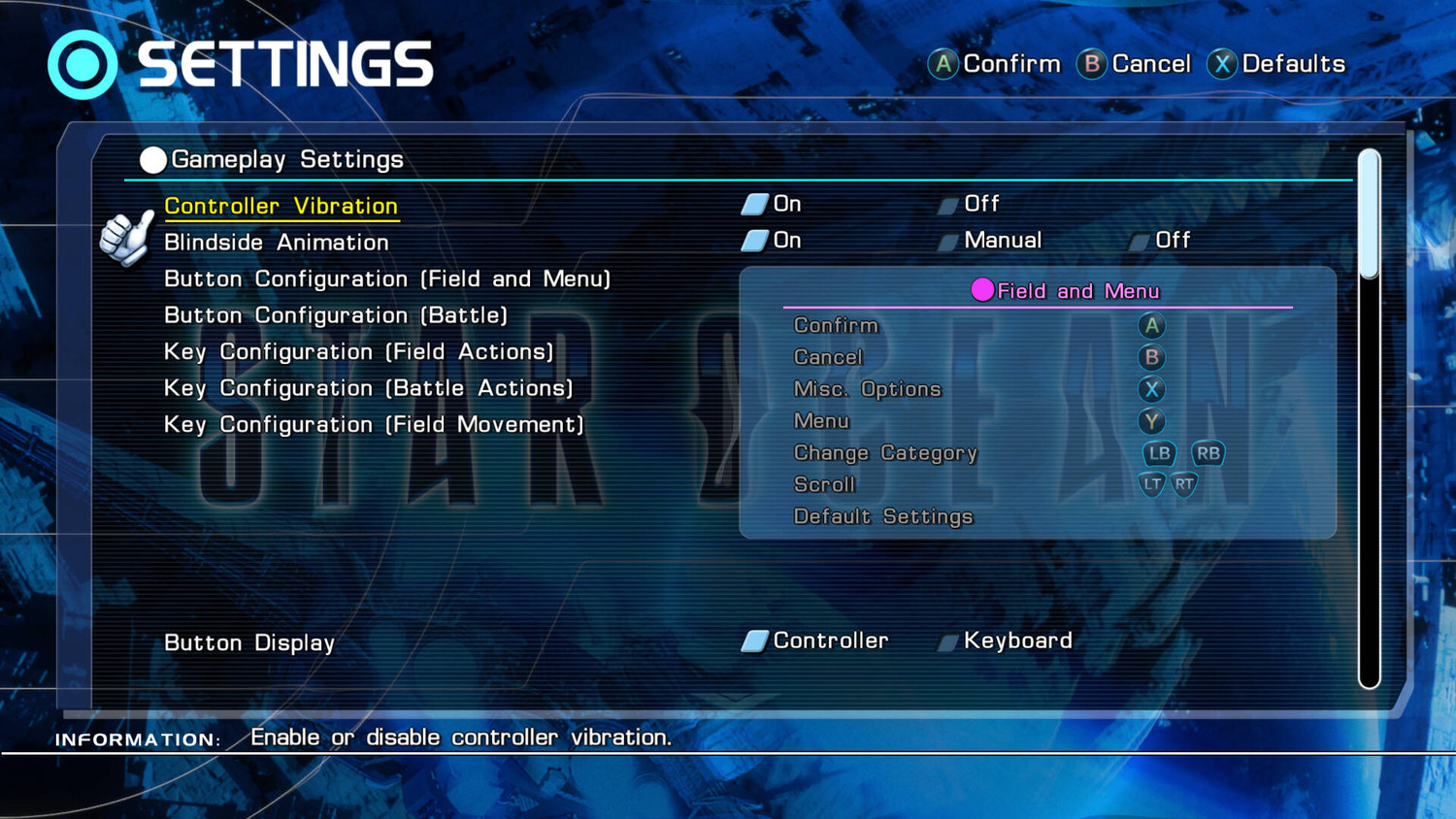
Task: Open Key Configuration (Battle Actions)
Action: [368, 388]
